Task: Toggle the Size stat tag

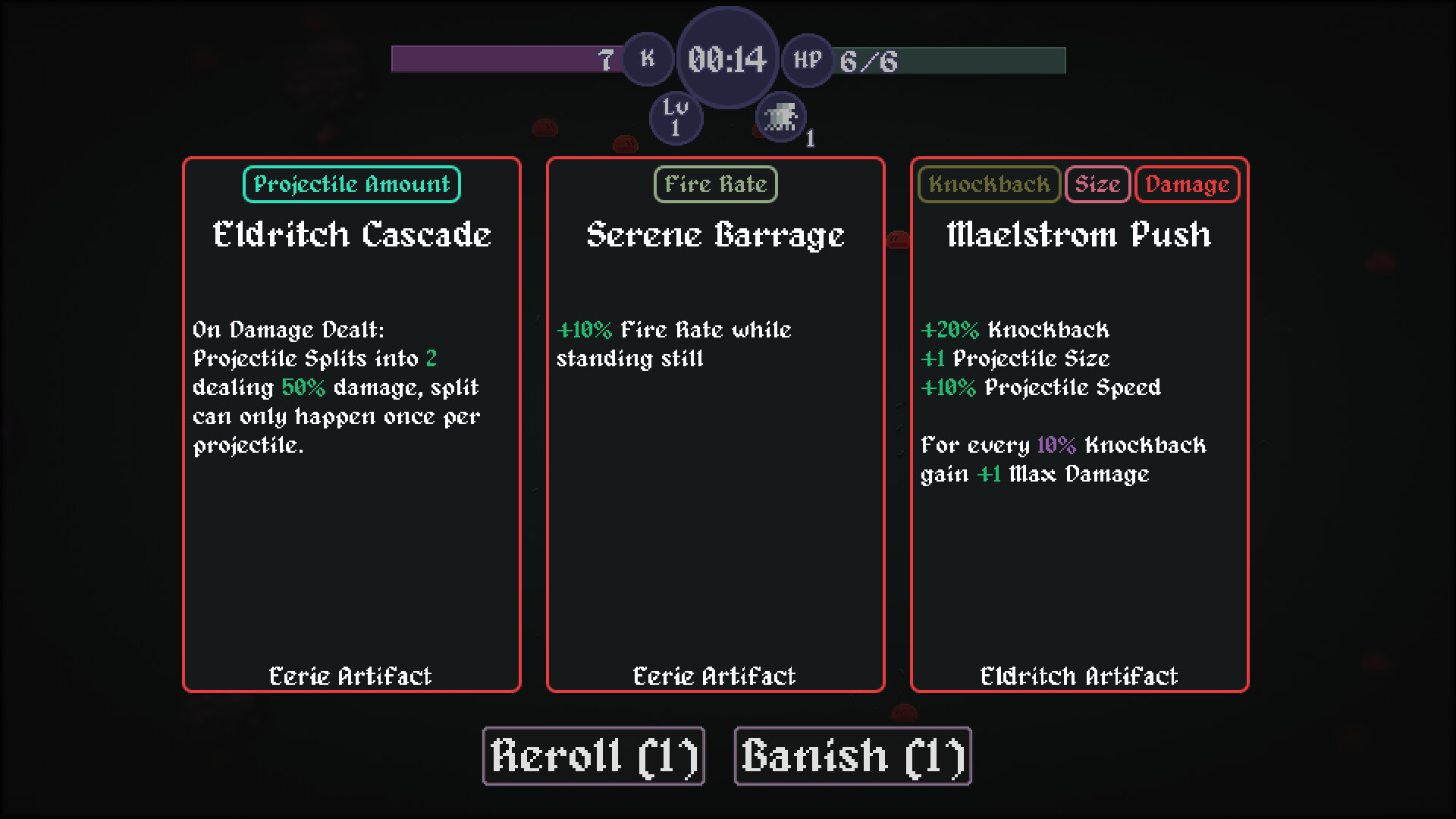Action: tap(1097, 184)
